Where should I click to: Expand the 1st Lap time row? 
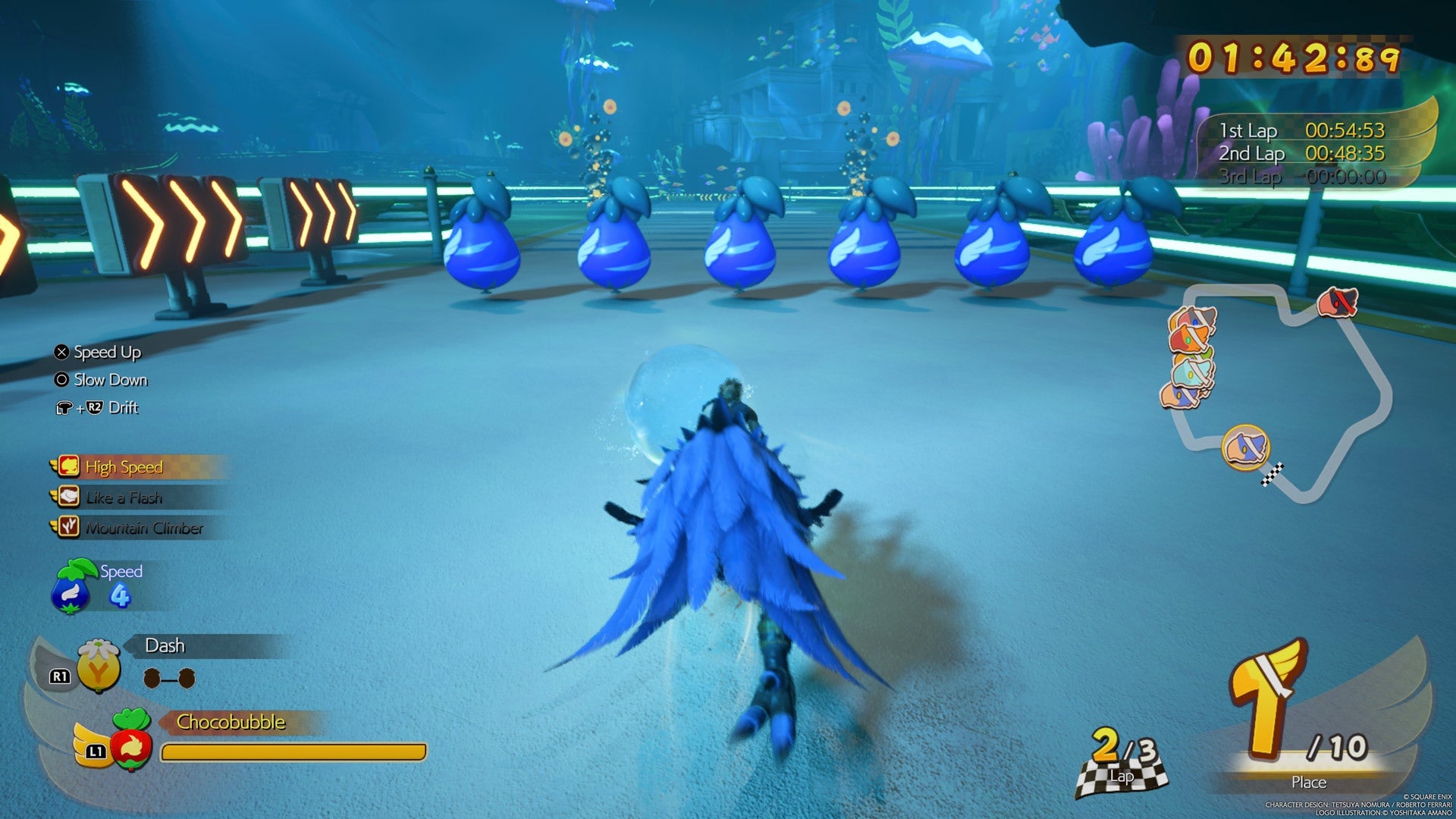click(1304, 130)
